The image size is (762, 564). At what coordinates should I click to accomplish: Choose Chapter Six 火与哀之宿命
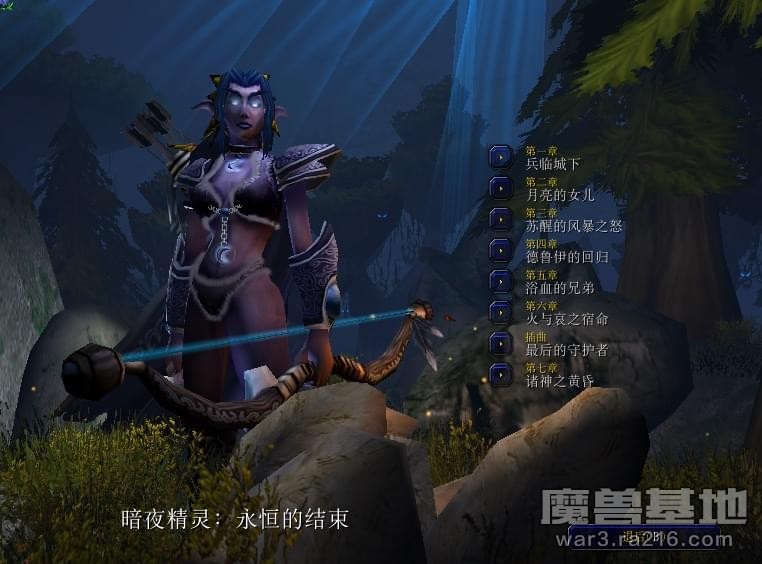pos(501,312)
